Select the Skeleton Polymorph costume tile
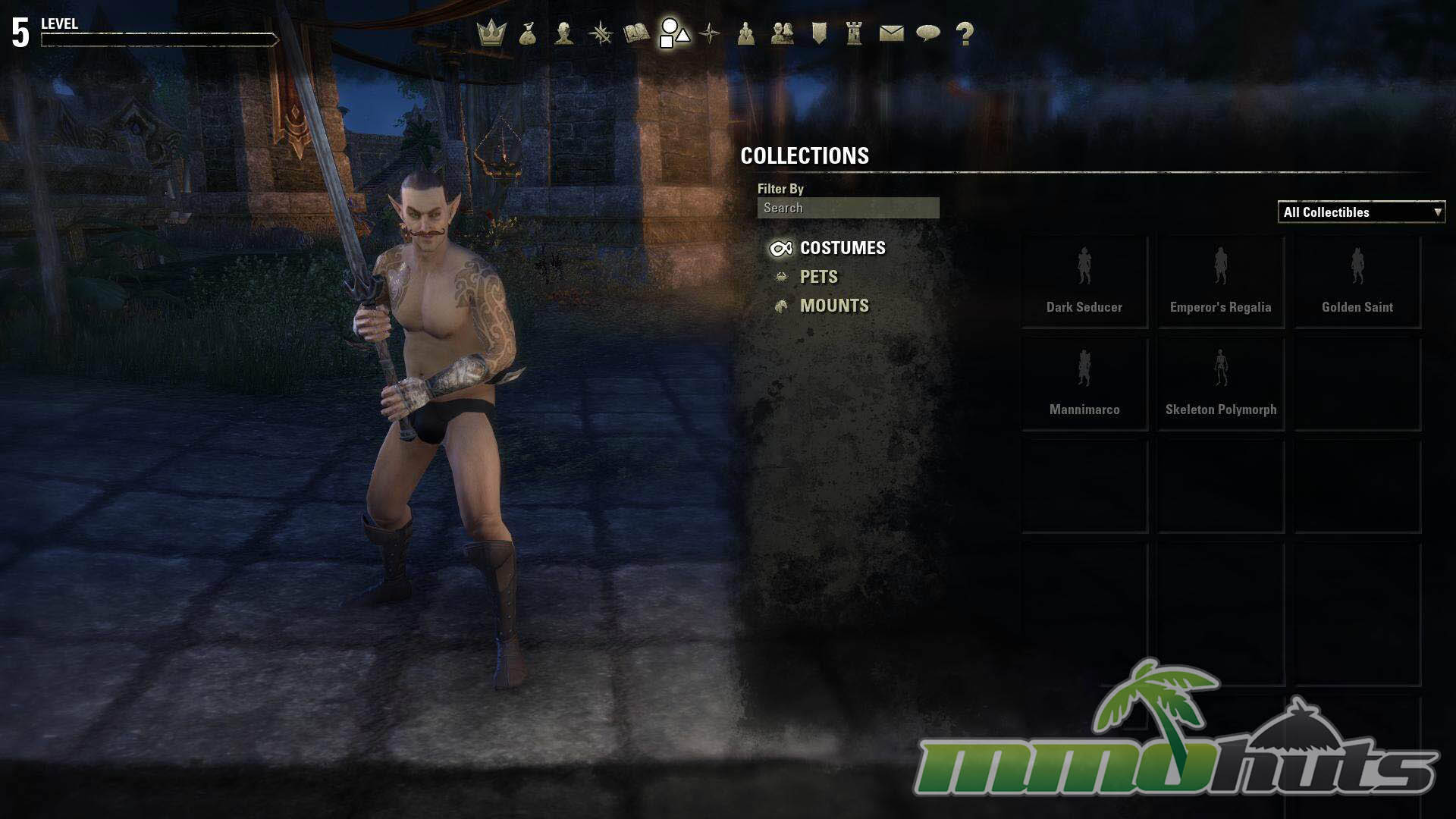 point(1221,384)
